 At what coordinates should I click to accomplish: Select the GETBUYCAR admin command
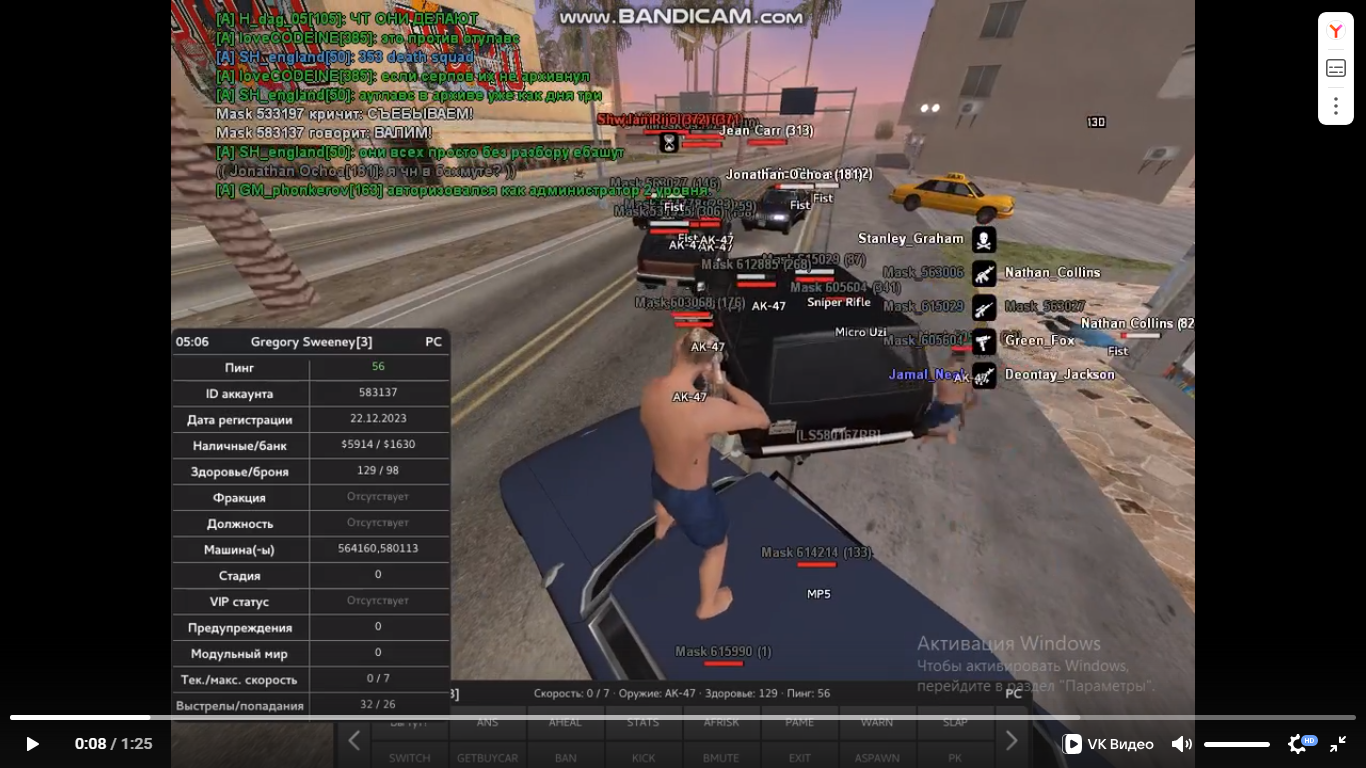[487, 757]
